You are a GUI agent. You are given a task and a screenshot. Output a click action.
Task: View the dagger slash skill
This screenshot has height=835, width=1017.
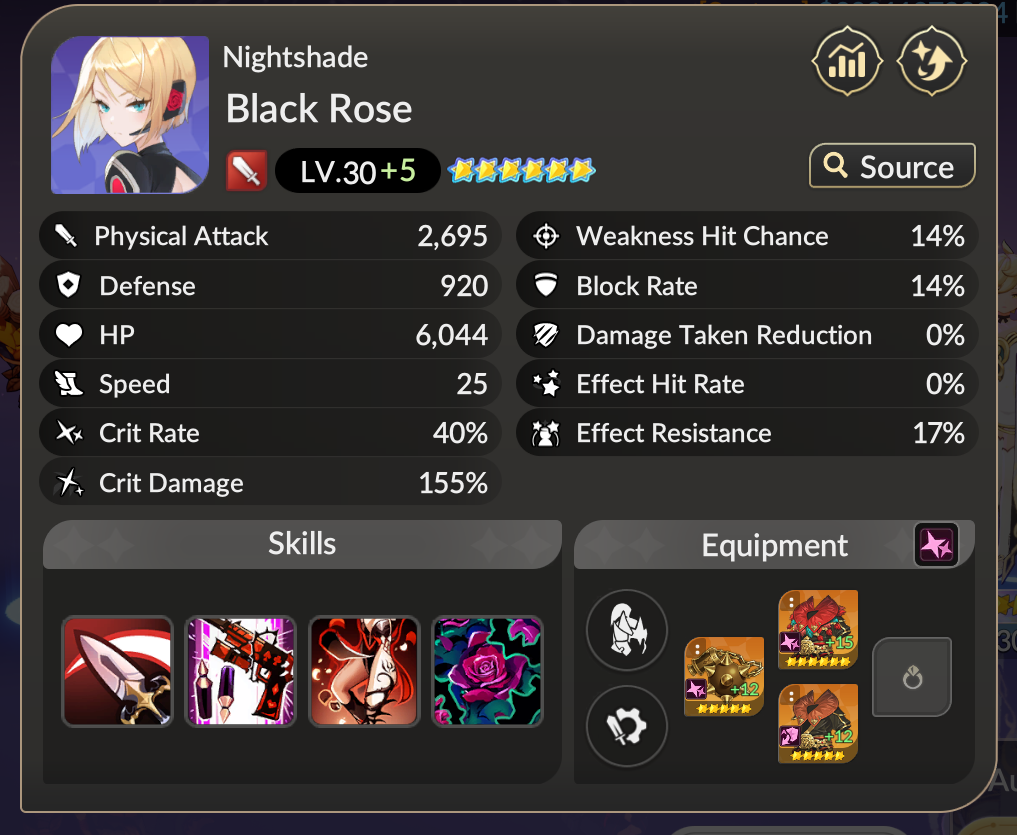point(118,671)
